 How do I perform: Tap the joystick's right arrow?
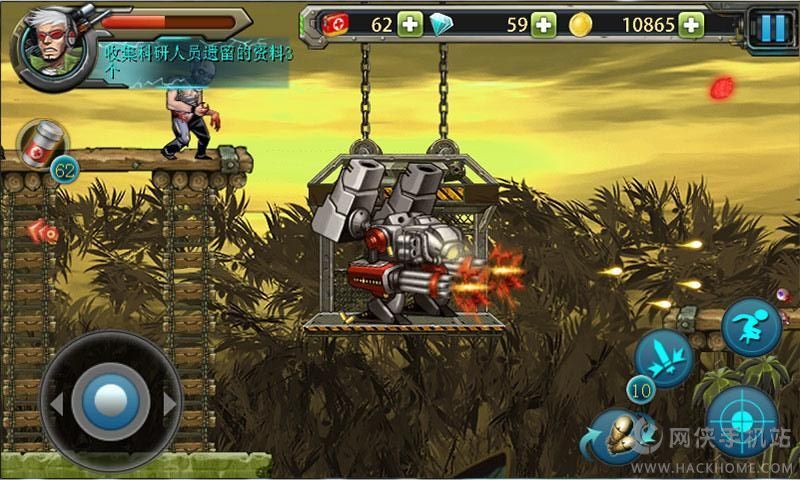[x=169, y=404]
